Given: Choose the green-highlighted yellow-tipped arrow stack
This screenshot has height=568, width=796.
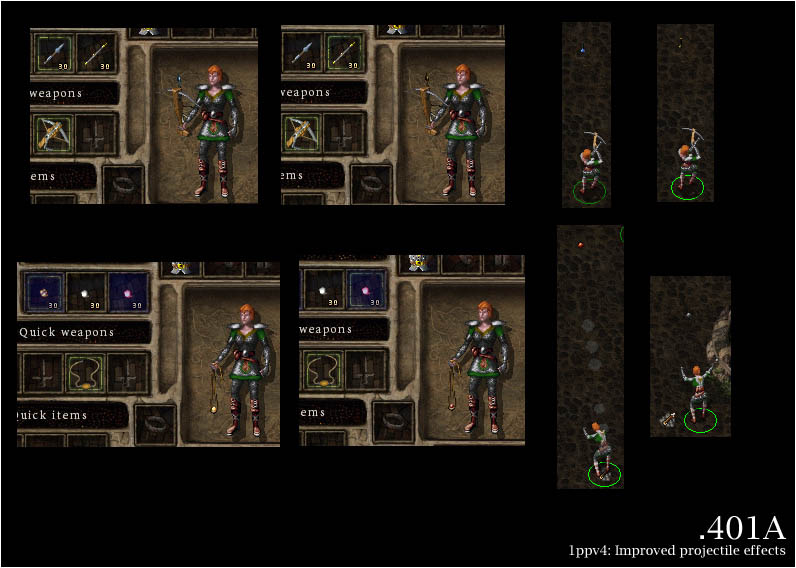Looking at the screenshot, I should (x=343, y=52).
